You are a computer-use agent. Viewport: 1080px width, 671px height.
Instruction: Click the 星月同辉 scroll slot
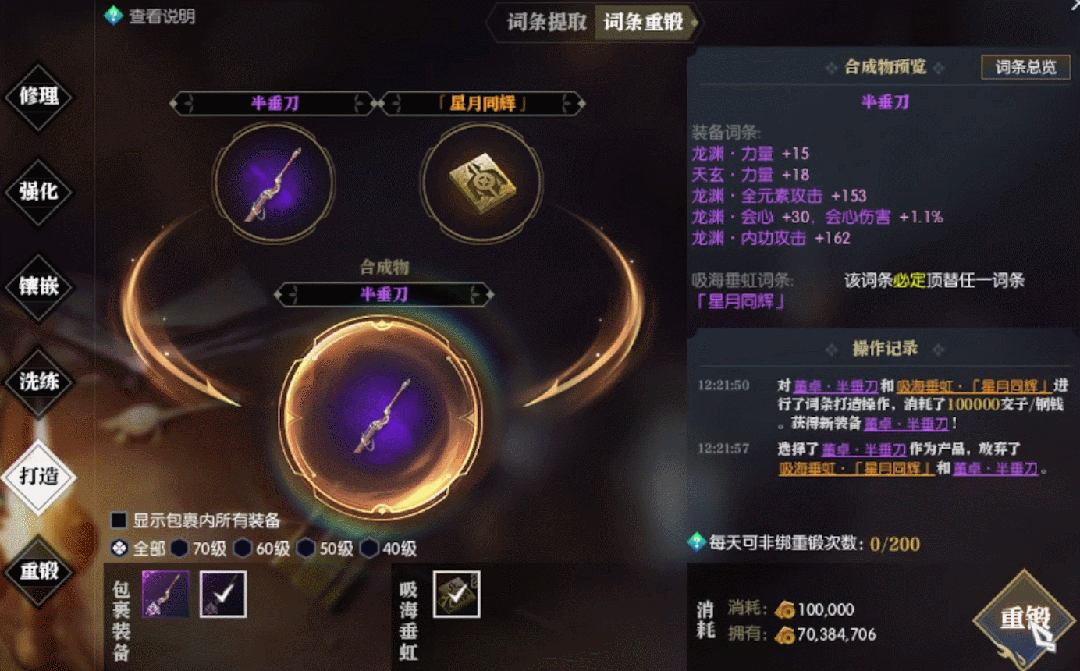(478, 181)
